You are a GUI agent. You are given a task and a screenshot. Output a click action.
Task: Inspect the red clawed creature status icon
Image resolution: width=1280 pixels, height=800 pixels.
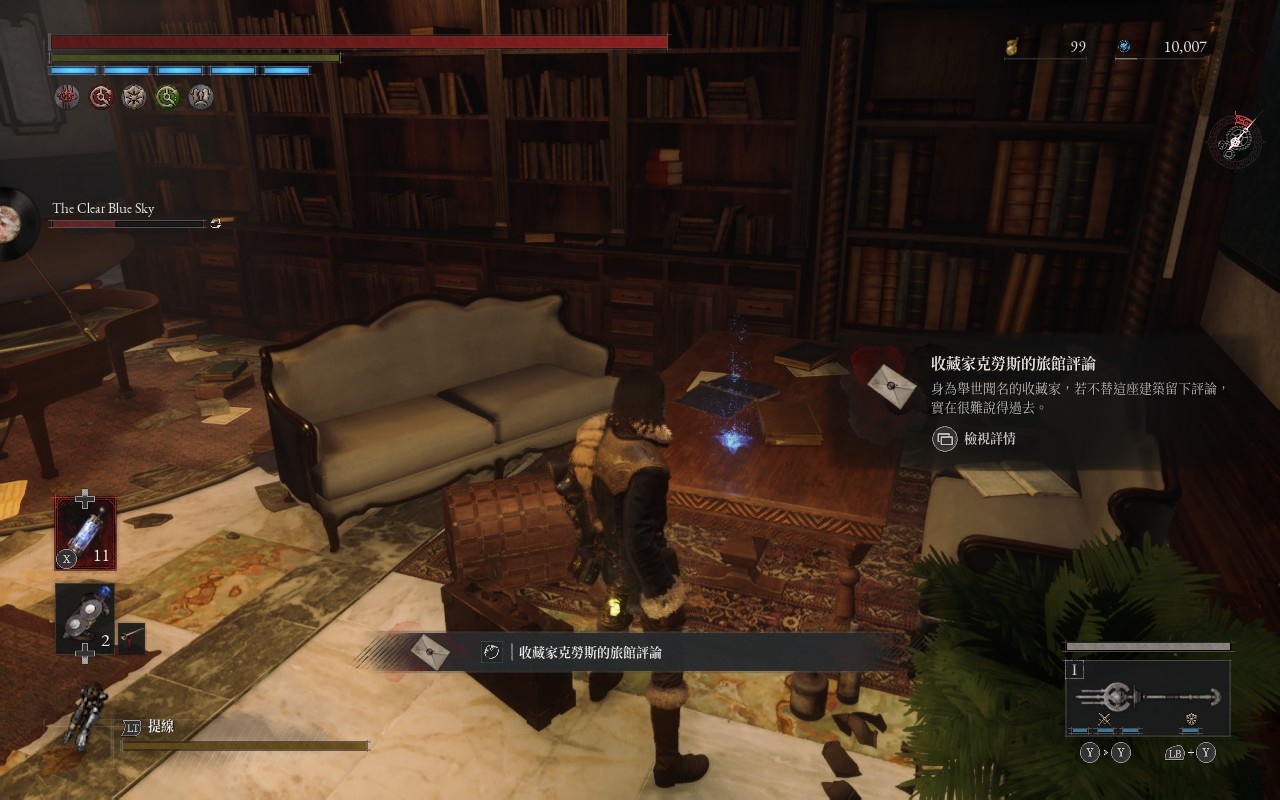tap(67, 96)
